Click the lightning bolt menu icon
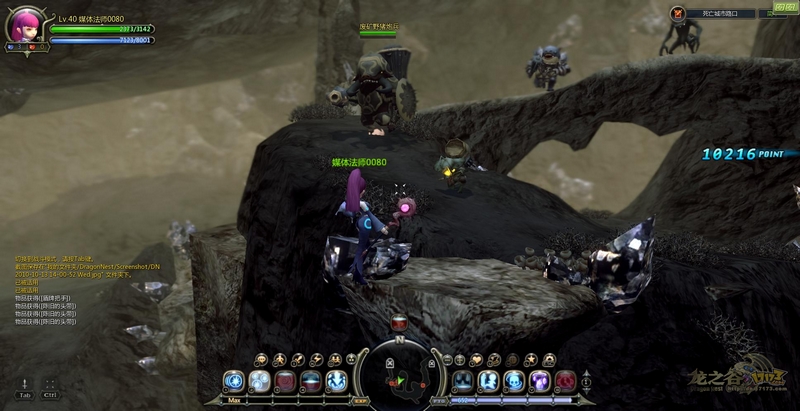This screenshot has width=800, height=411. point(316,359)
